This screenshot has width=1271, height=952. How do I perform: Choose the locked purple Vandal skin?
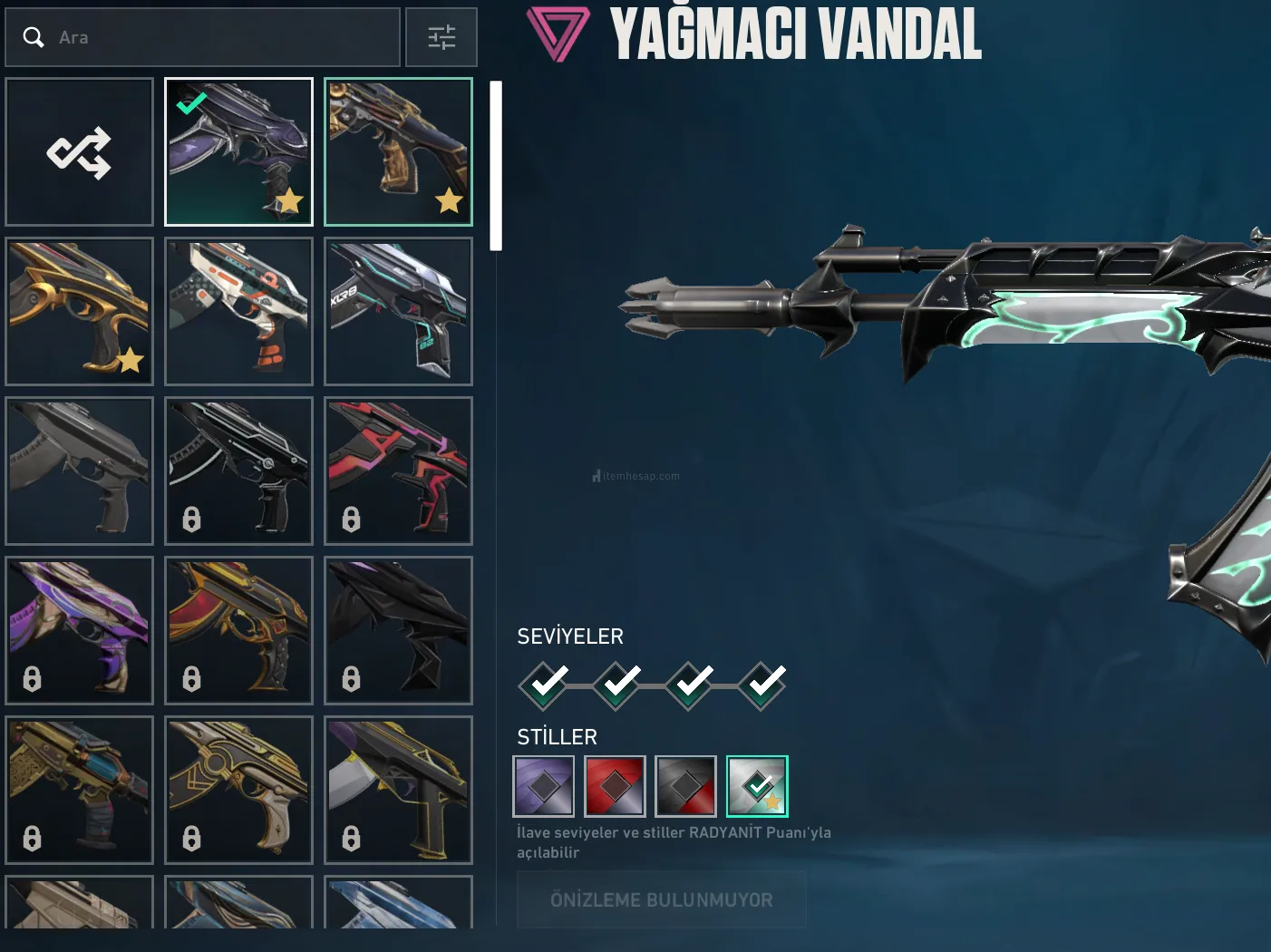pyautogui.click(x=80, y=630)
